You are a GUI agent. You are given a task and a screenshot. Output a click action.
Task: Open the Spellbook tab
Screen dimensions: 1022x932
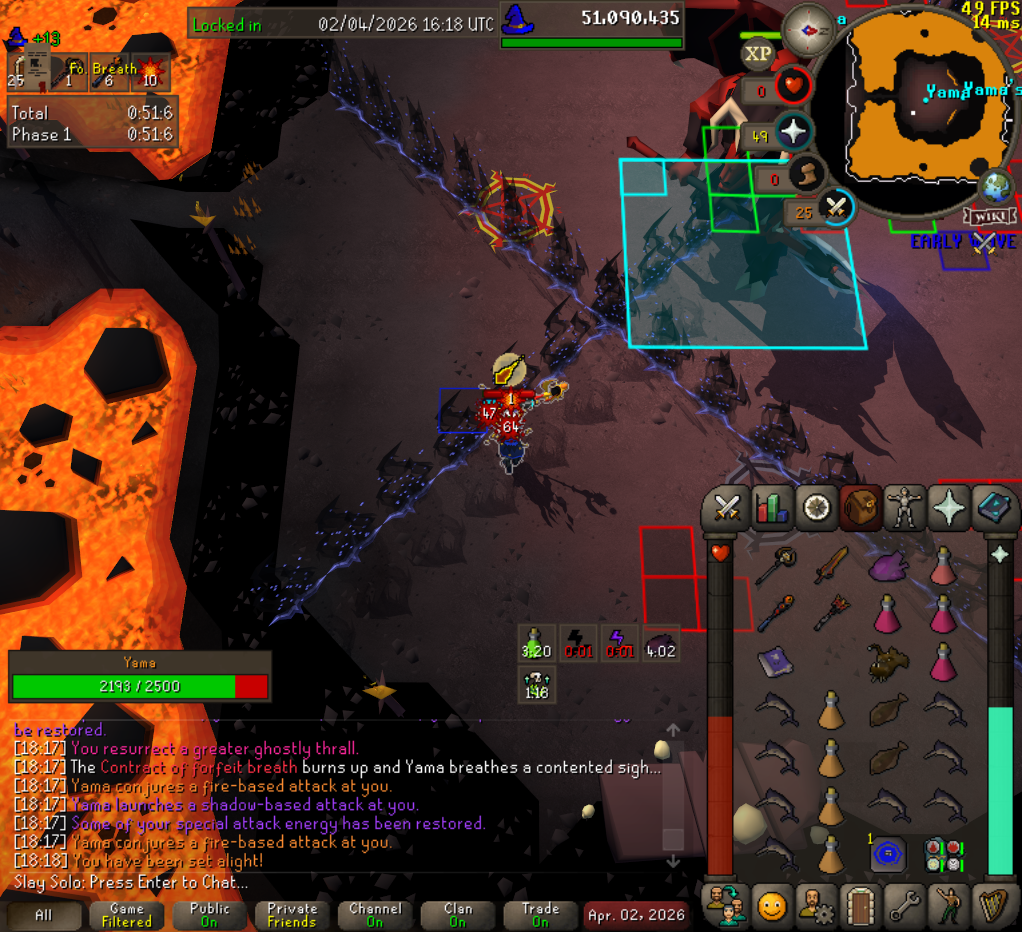(x=994, y=508)
